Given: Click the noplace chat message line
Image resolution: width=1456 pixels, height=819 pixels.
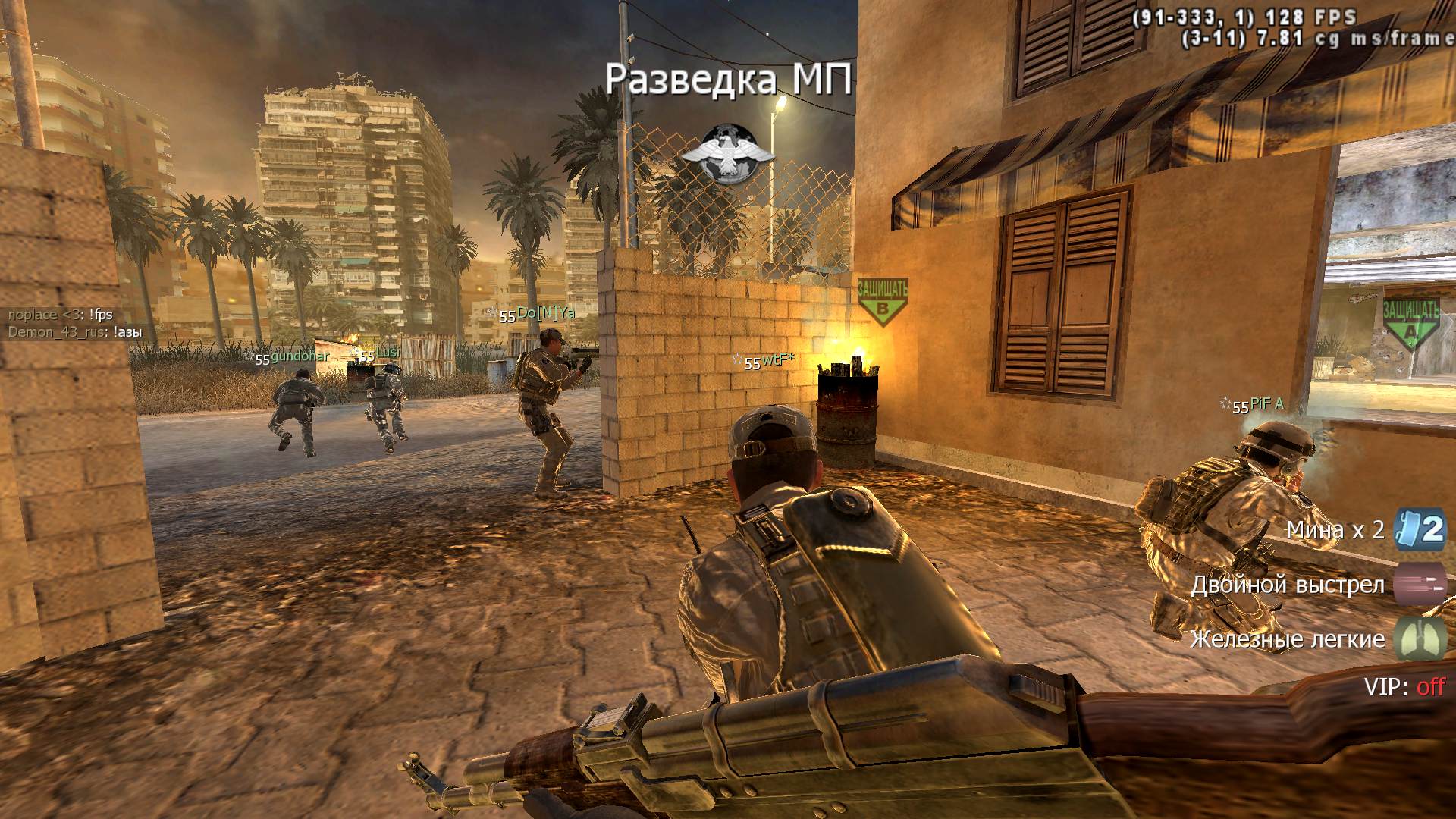Looking at the screenshot, I should coord(61,315).
